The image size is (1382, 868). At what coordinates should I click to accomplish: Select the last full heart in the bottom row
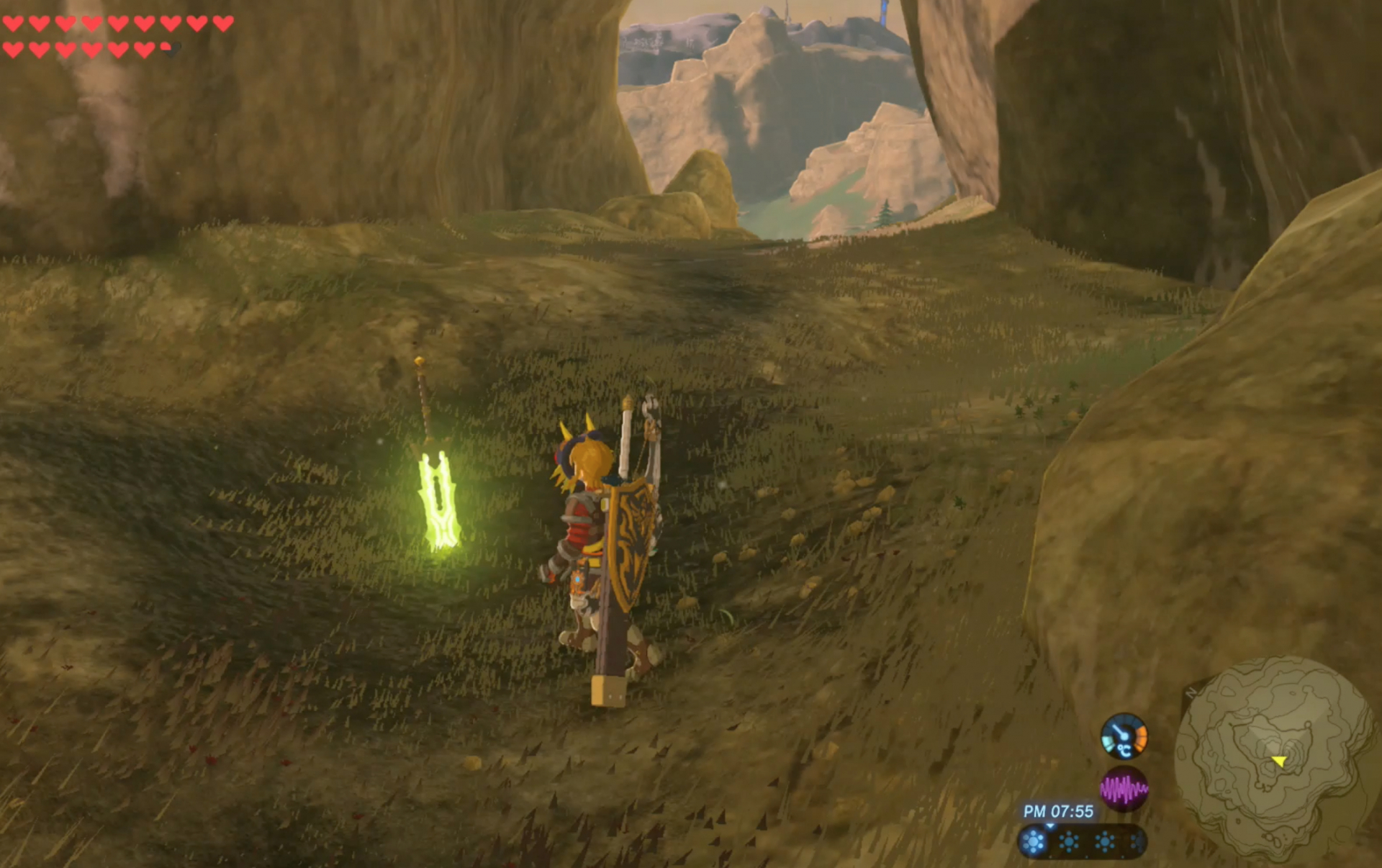(x=144, y=50)
